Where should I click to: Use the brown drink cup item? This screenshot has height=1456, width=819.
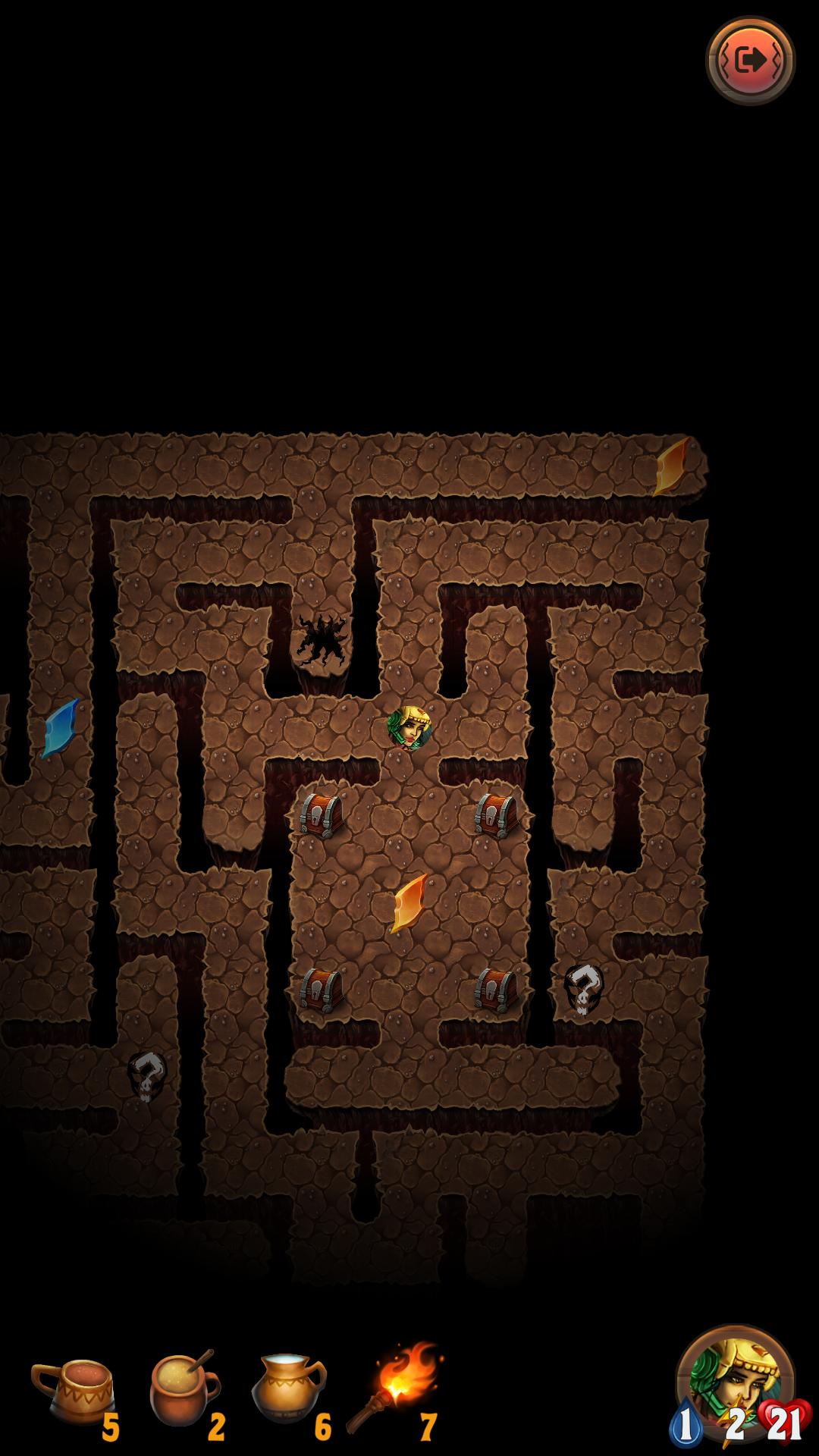74,1389
